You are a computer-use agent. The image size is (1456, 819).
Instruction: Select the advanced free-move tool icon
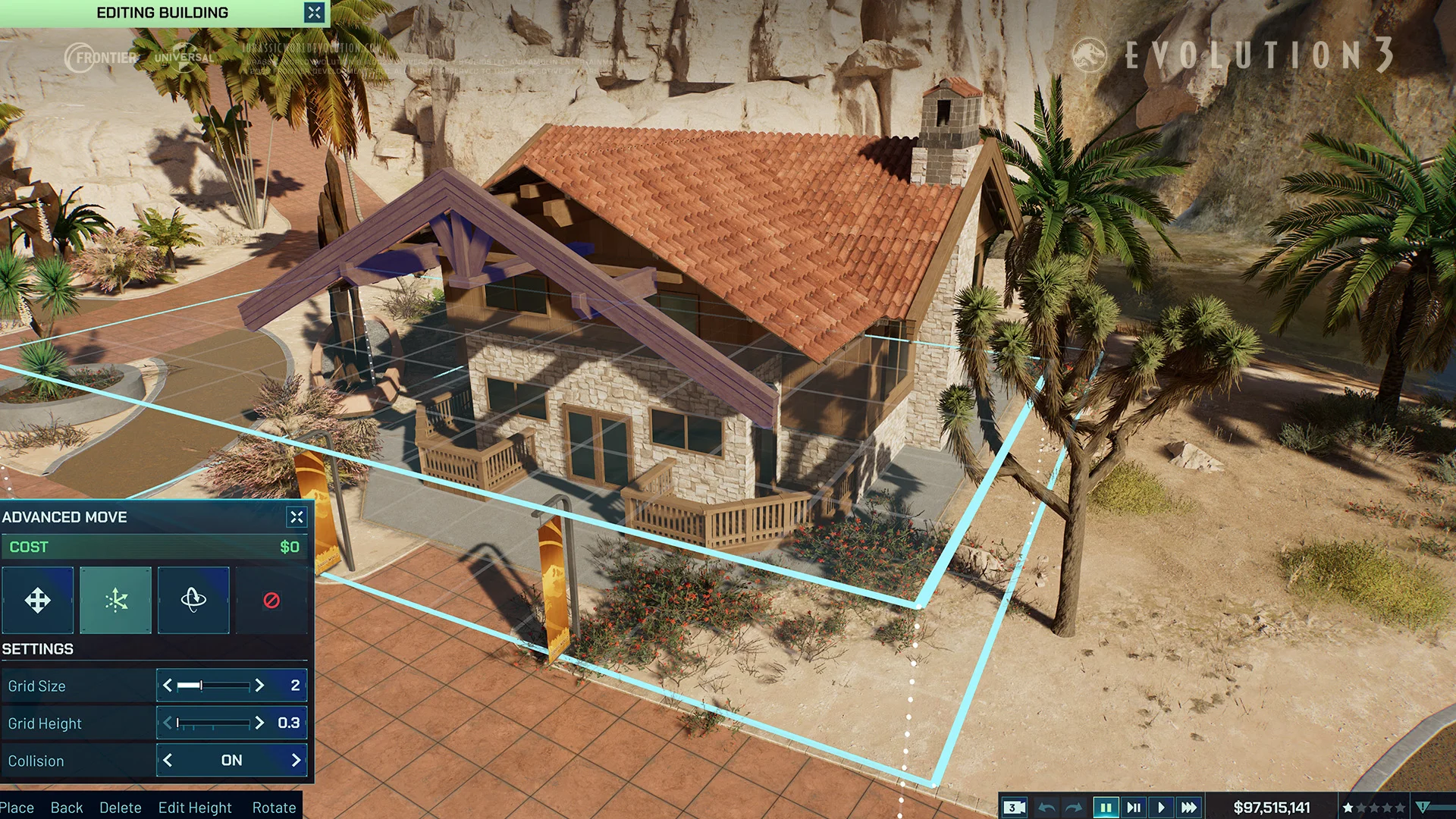pos(115,601)
